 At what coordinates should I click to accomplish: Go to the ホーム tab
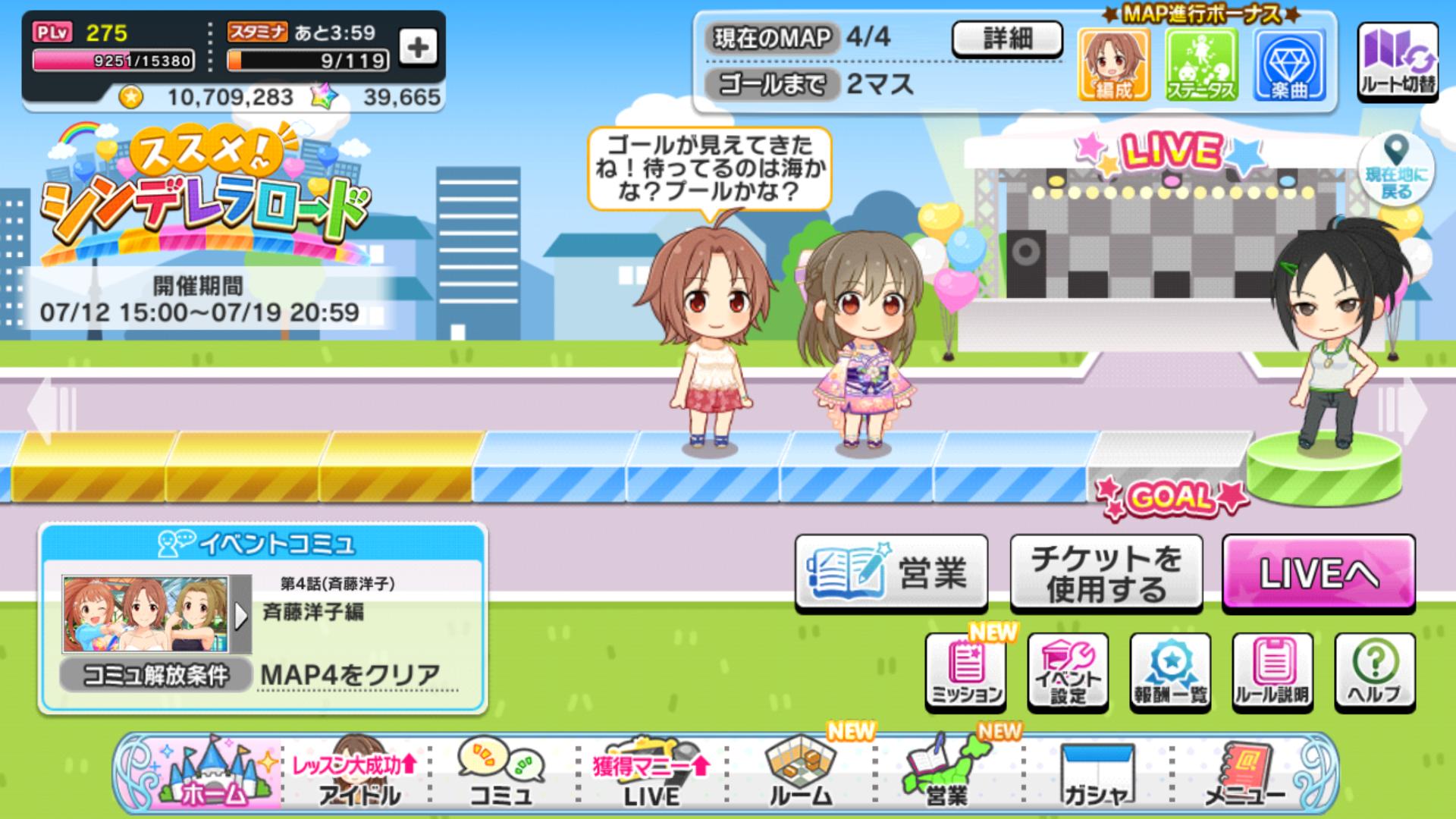click(206, 775)
